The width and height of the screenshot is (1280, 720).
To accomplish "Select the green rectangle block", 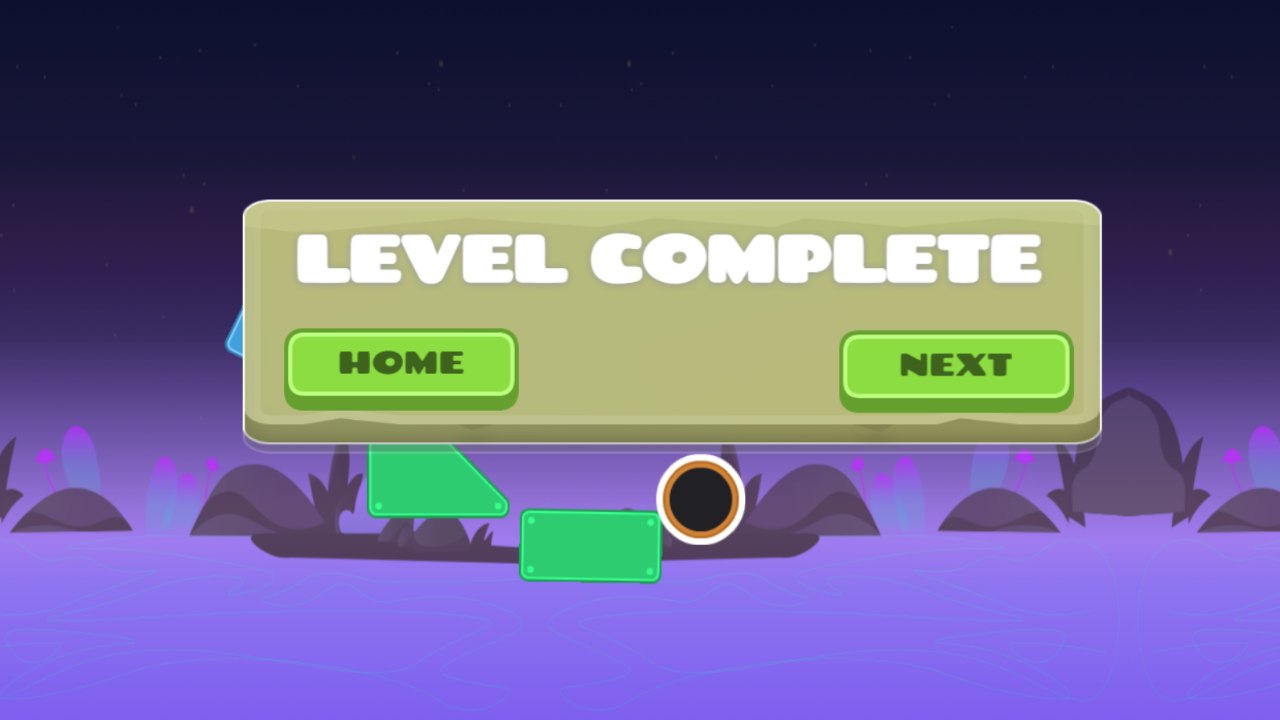I will pos(590,545).
